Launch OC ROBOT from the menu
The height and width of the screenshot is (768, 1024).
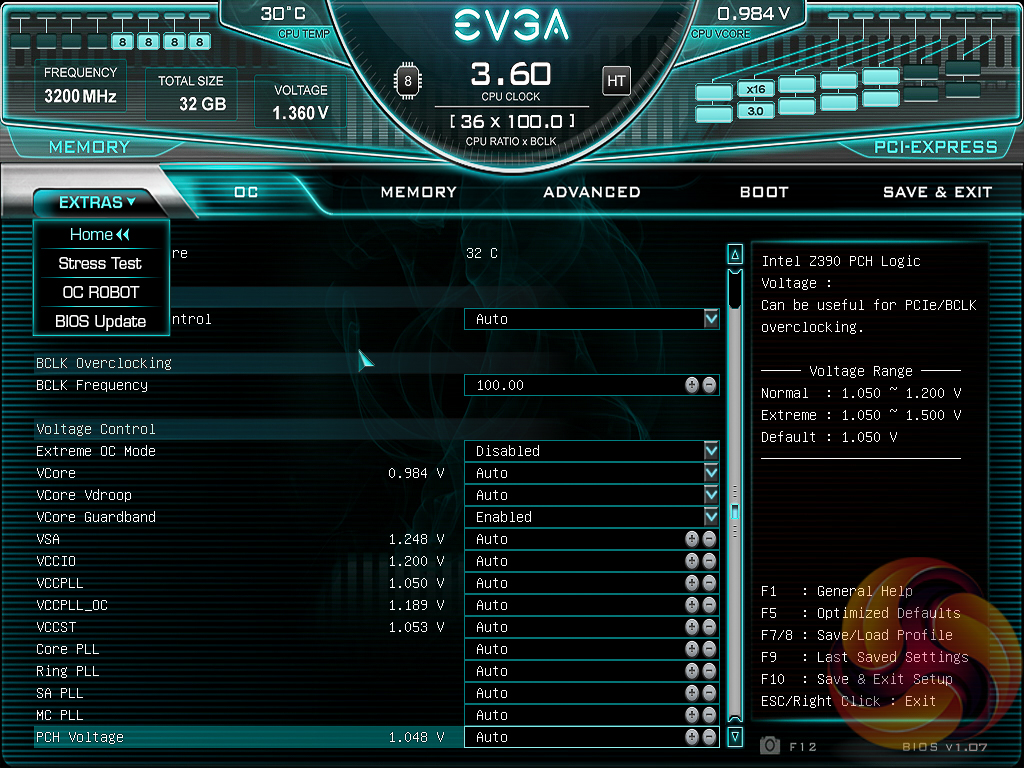(100, 292)
